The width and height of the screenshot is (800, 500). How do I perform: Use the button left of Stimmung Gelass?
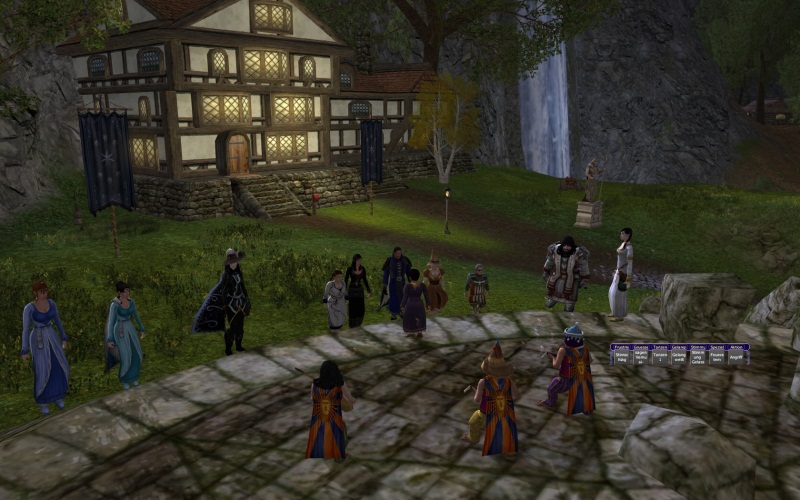pyautogui.click(x=679, y=356)
